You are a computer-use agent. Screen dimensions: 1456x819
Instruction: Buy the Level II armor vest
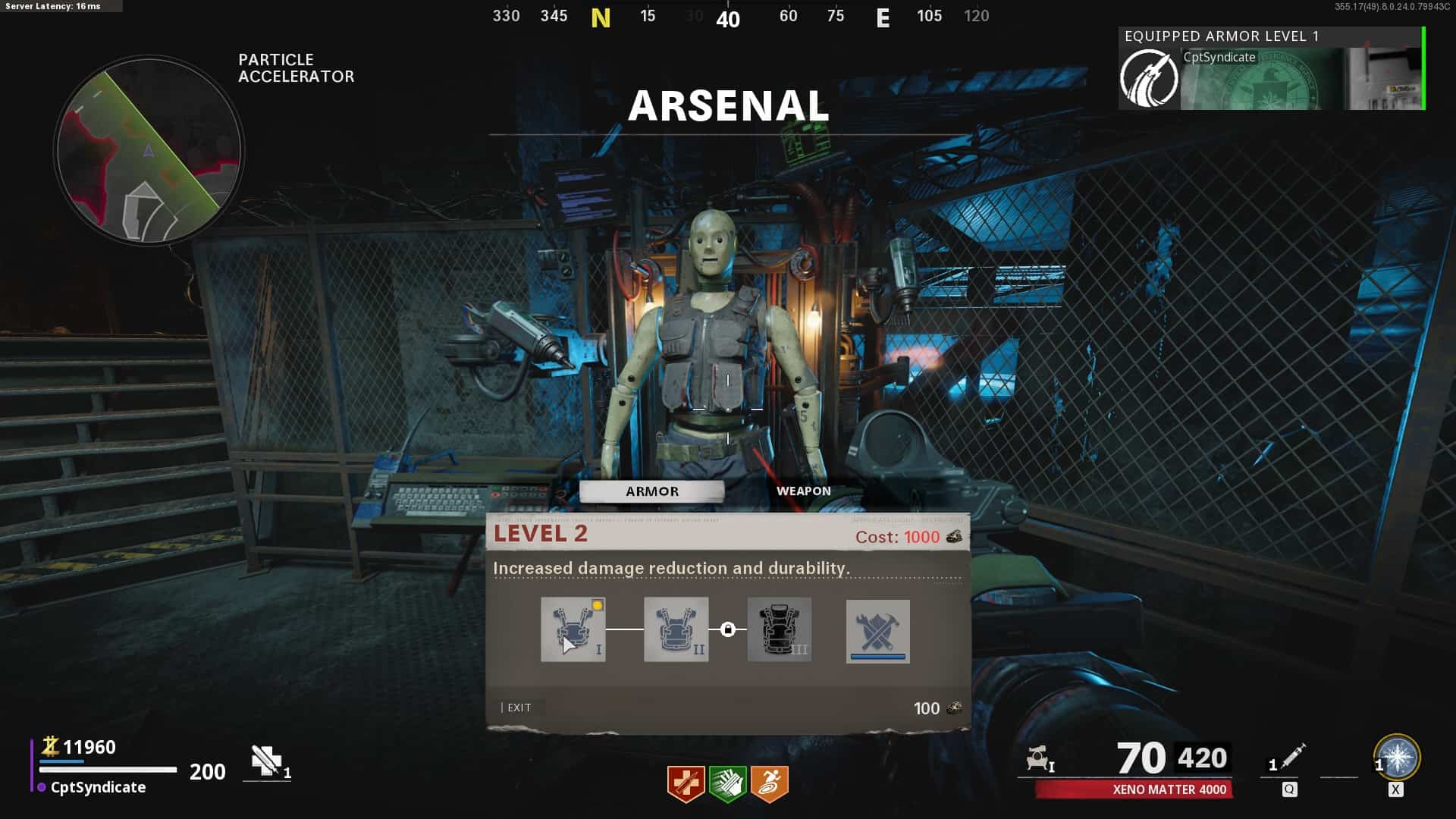676,629
